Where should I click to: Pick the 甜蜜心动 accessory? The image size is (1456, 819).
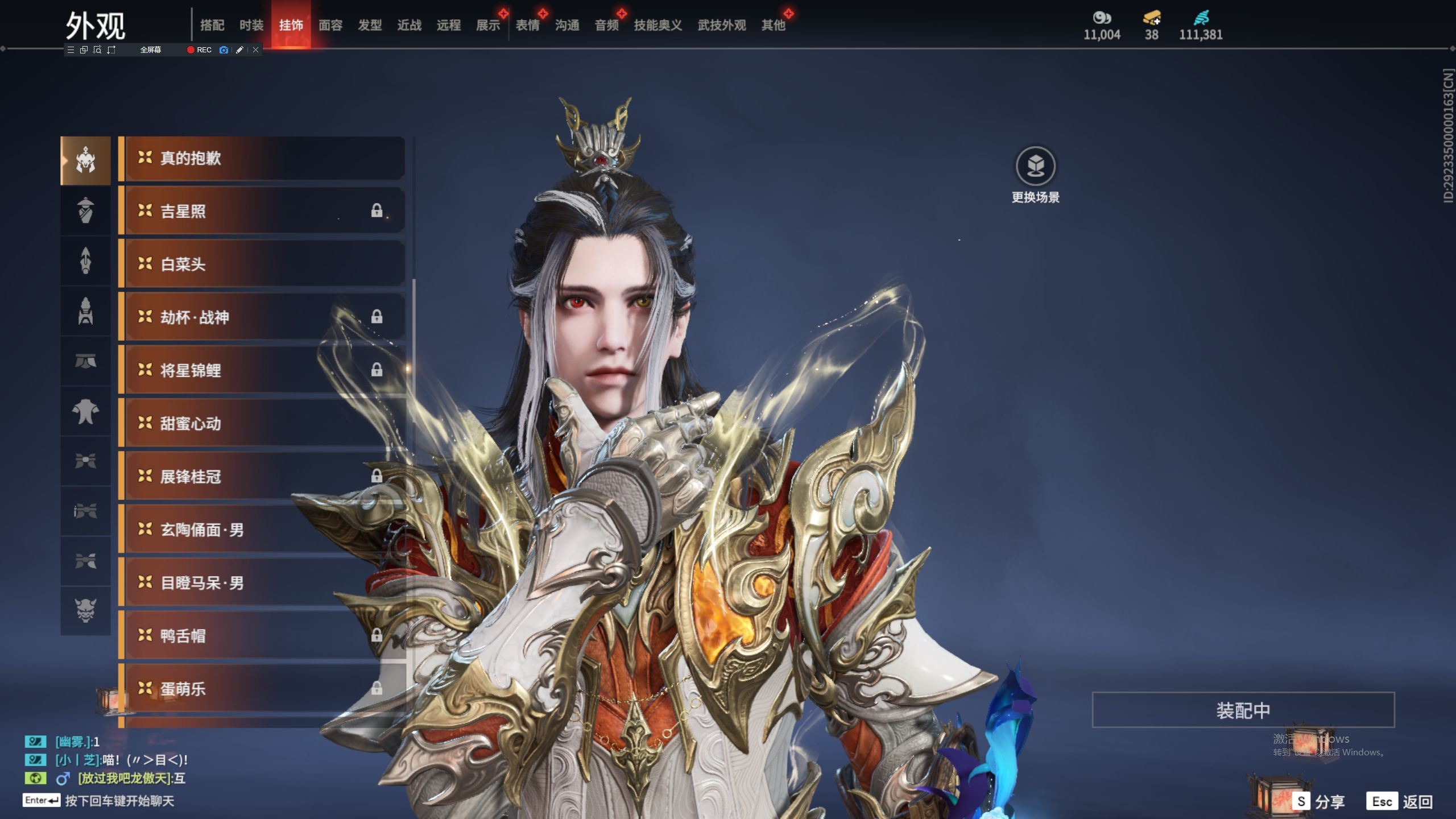pos(262,424)
